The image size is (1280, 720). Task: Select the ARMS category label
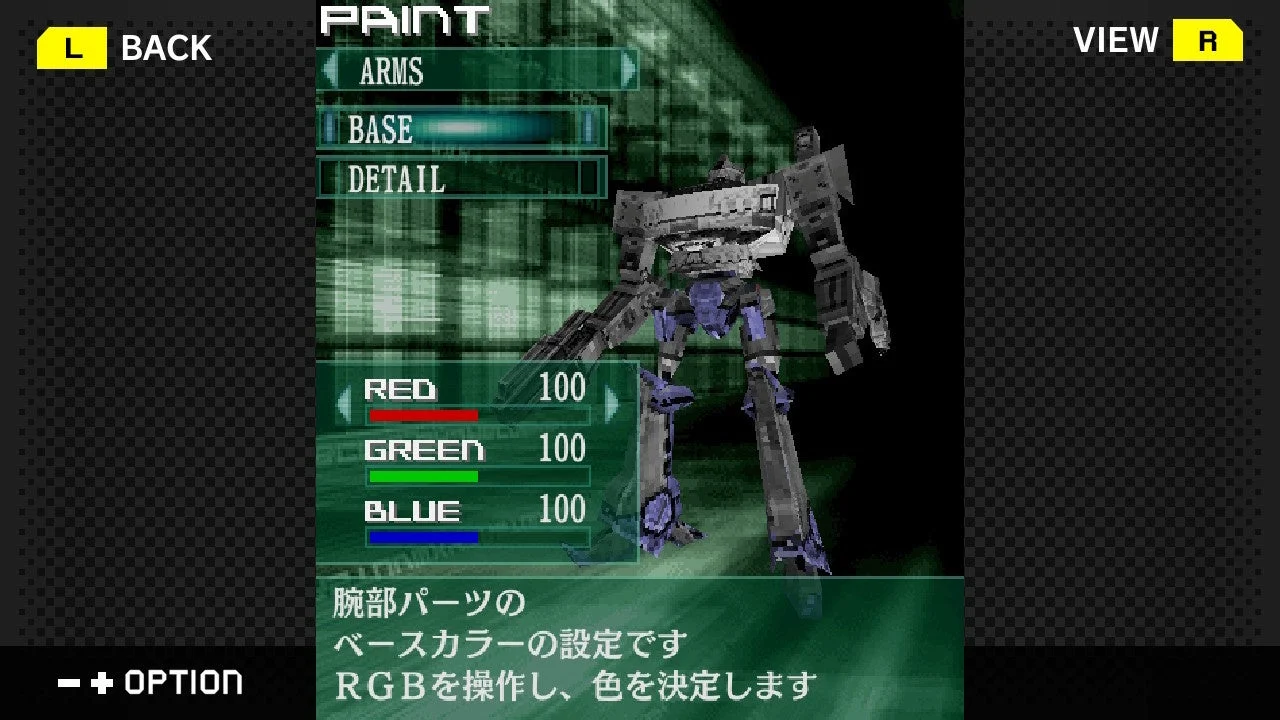(393, 72)
